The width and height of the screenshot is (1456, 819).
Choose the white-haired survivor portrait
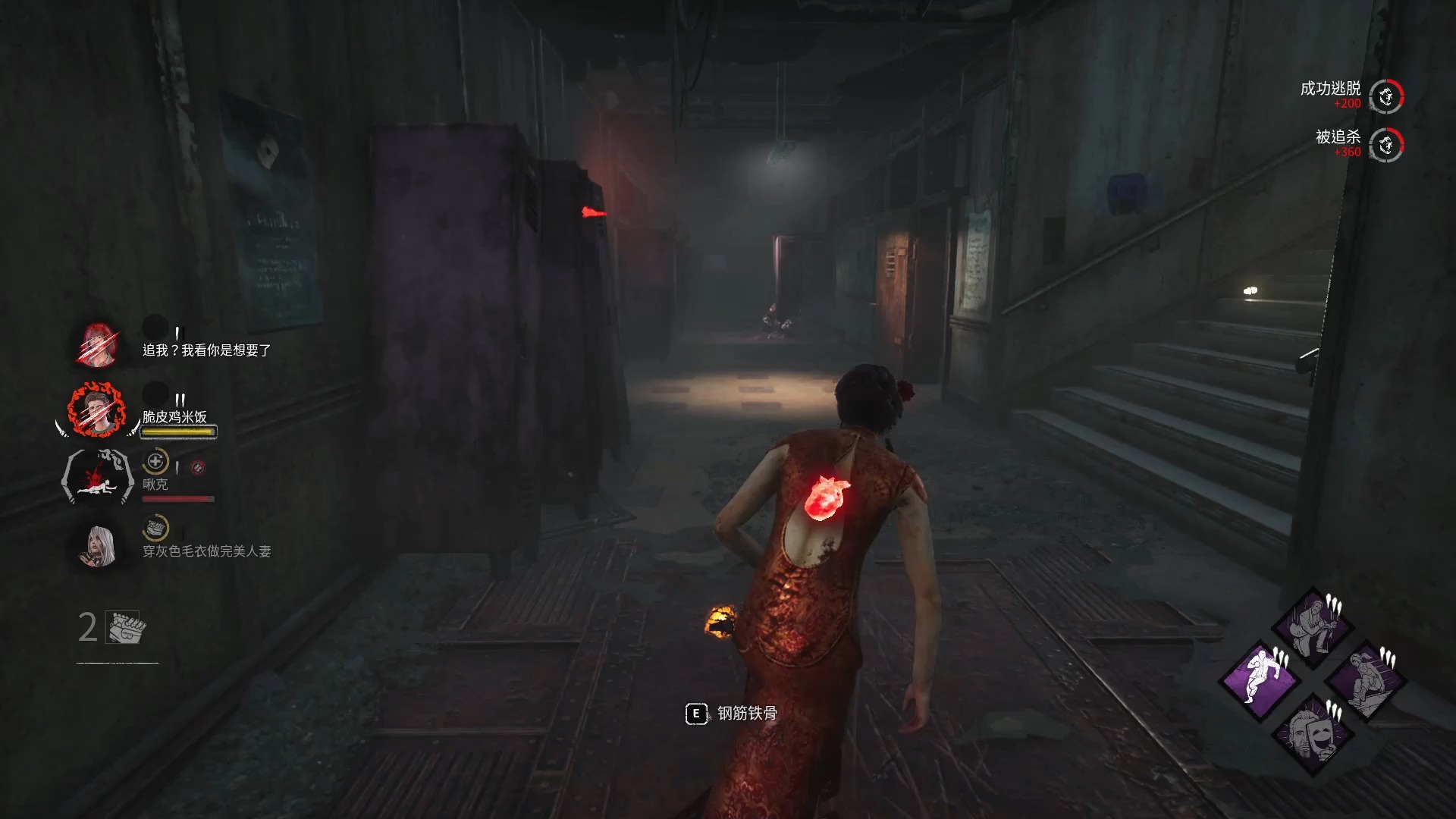coord(99,545)
